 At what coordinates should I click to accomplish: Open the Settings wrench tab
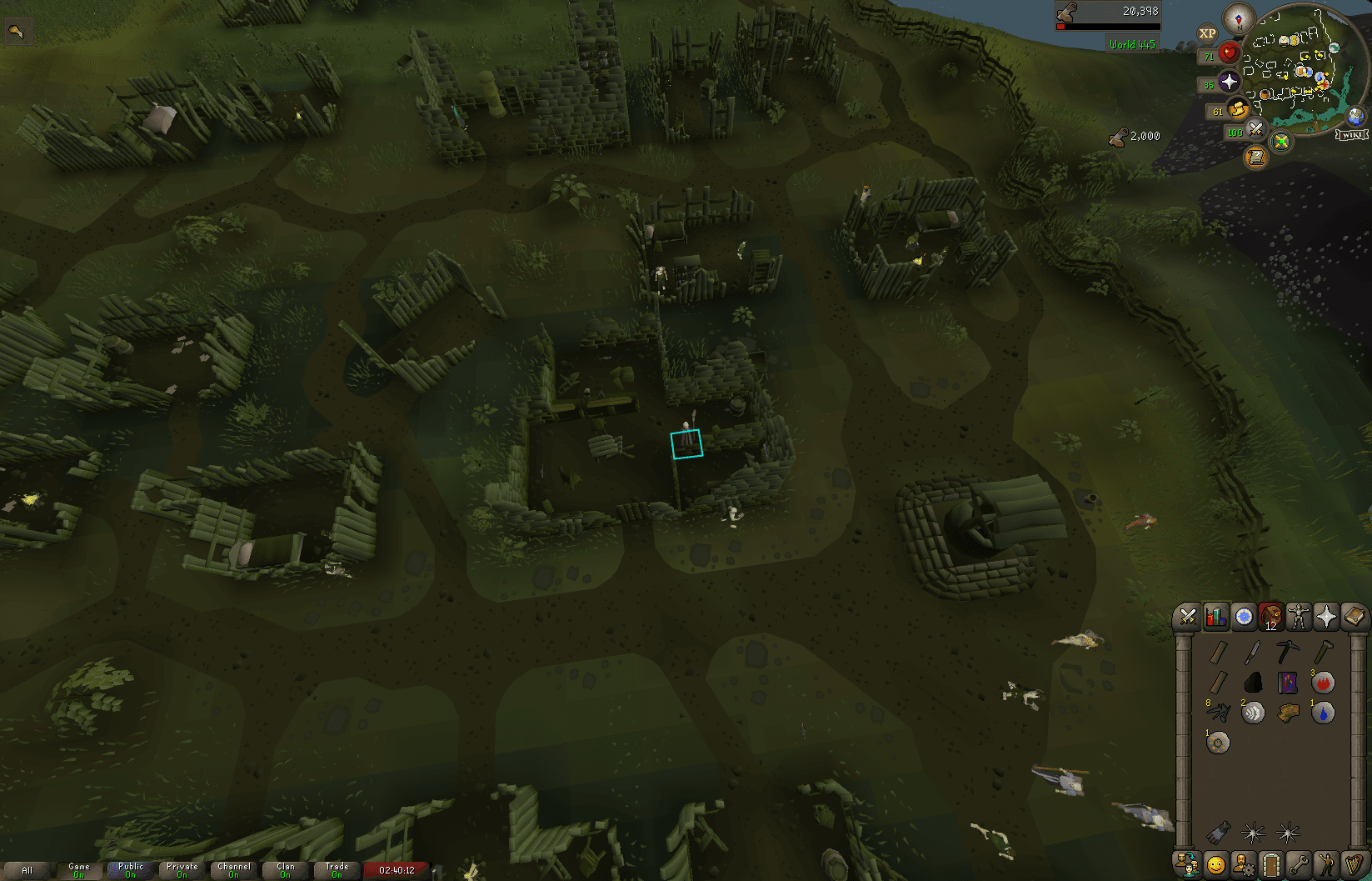click(1300, 864)
